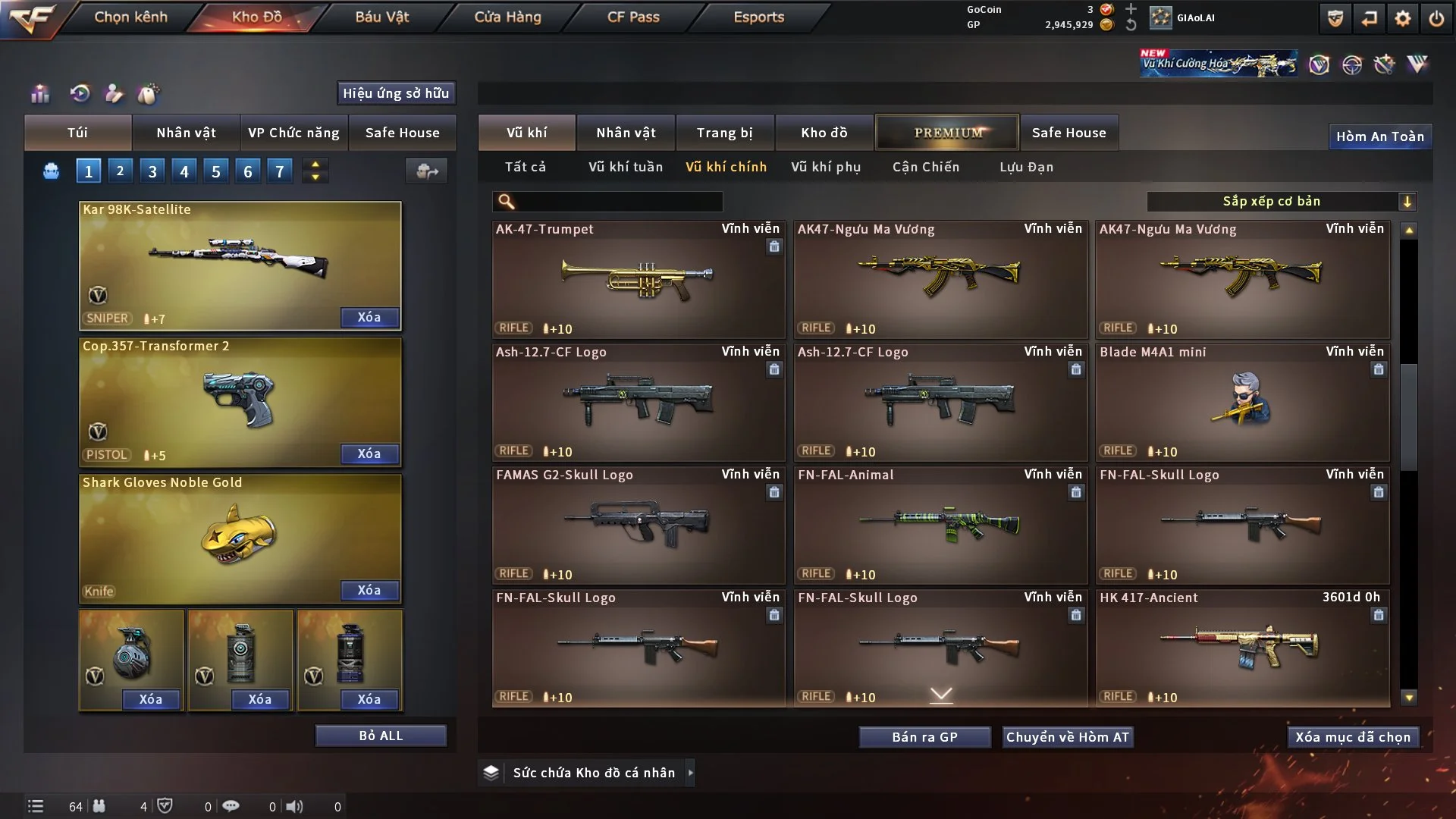1456x819 pixels.
Task: Open the CF Pass menu
Action: coord(633,17)
